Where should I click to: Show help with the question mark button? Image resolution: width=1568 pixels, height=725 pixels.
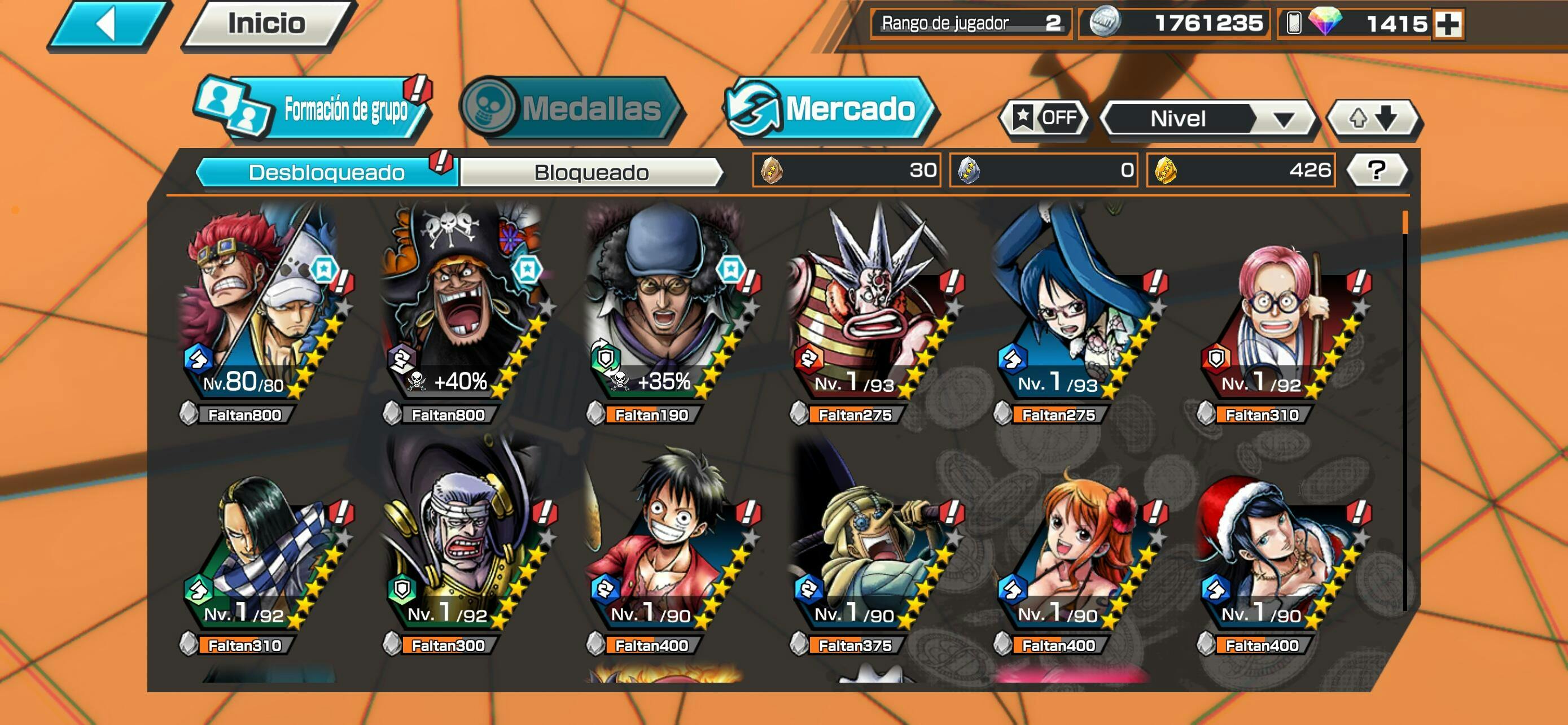(x=1376, y=171)
